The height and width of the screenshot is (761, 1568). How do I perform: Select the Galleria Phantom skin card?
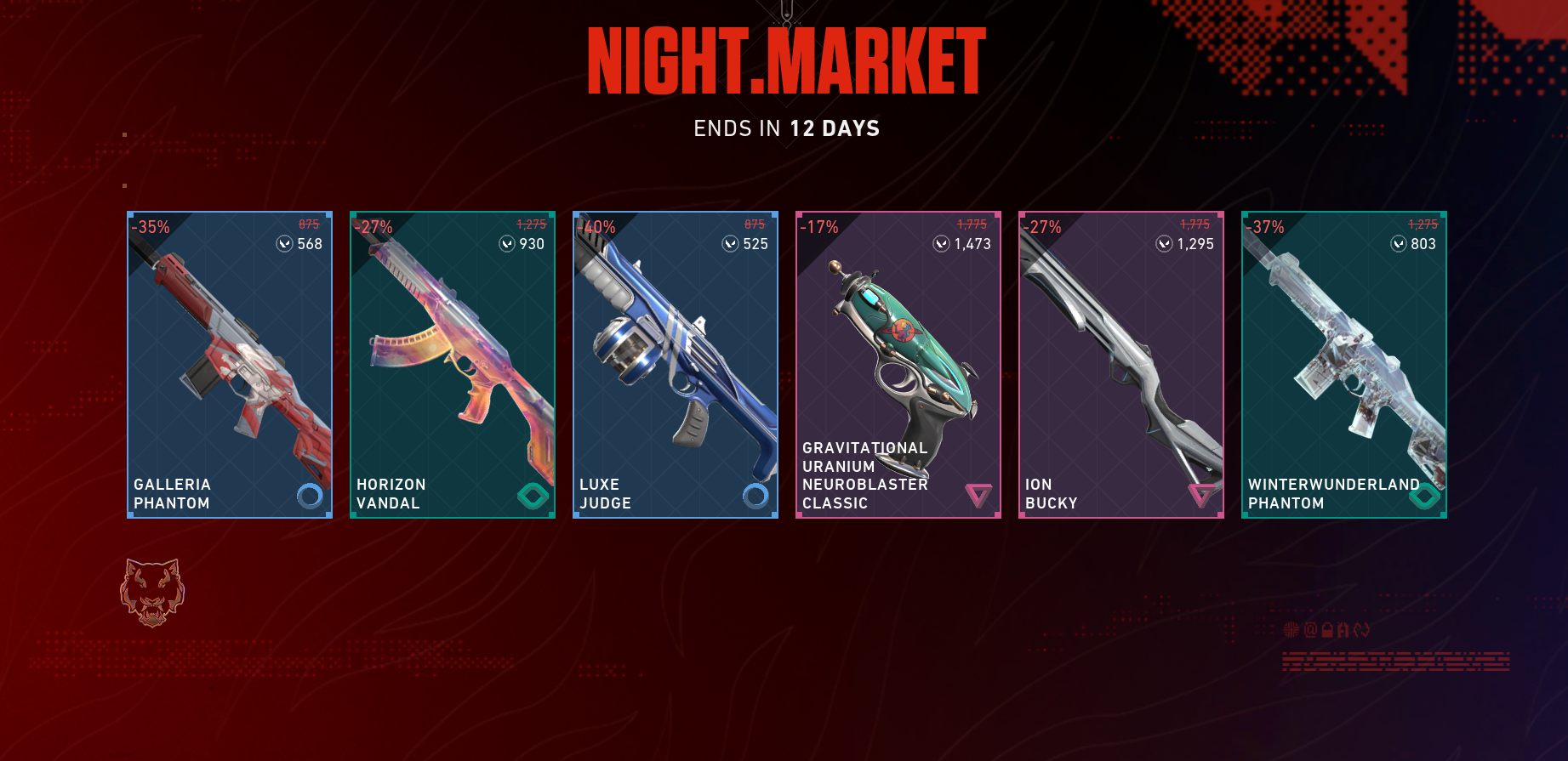pyautogui.click(x=230, y=365)
